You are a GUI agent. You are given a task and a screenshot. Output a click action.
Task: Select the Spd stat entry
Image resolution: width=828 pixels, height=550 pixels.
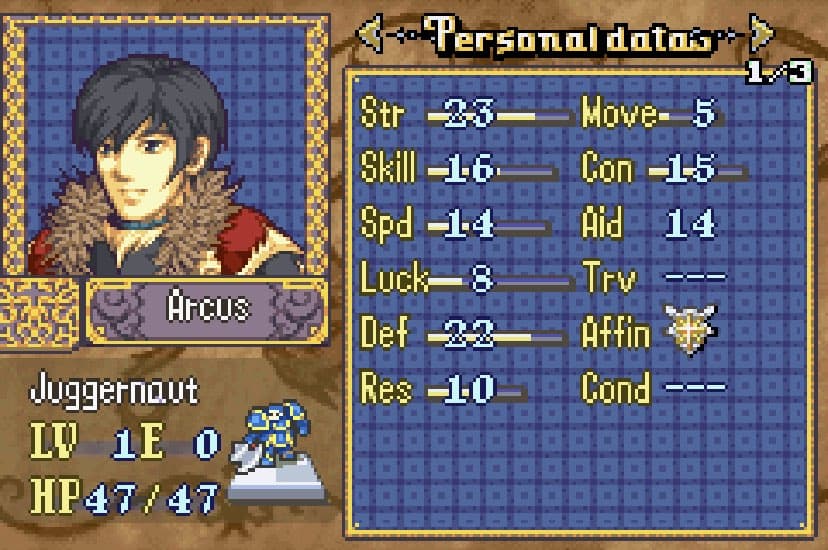click(386, 224)
